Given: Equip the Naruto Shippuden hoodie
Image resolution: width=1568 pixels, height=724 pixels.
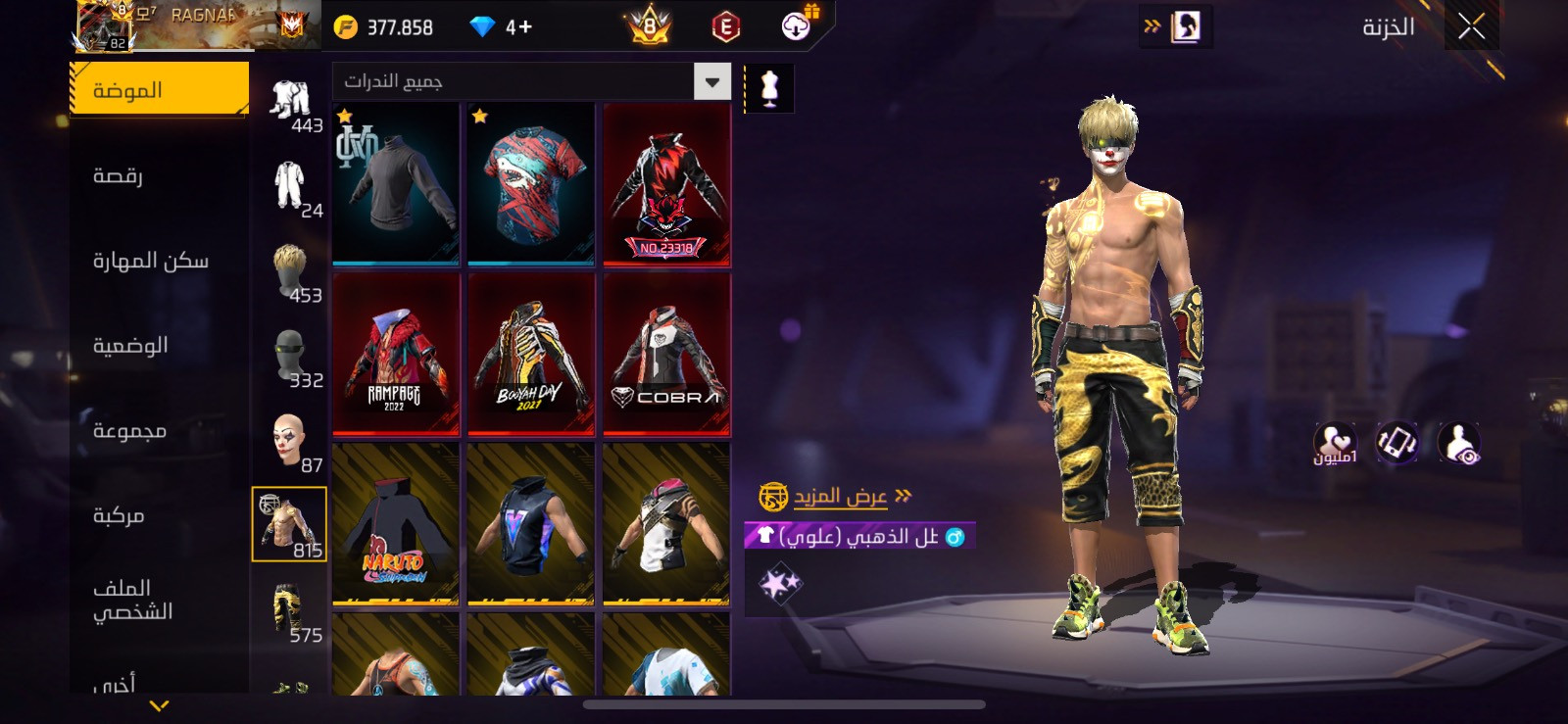Looking at the screenshot, I should coord(396,524).
